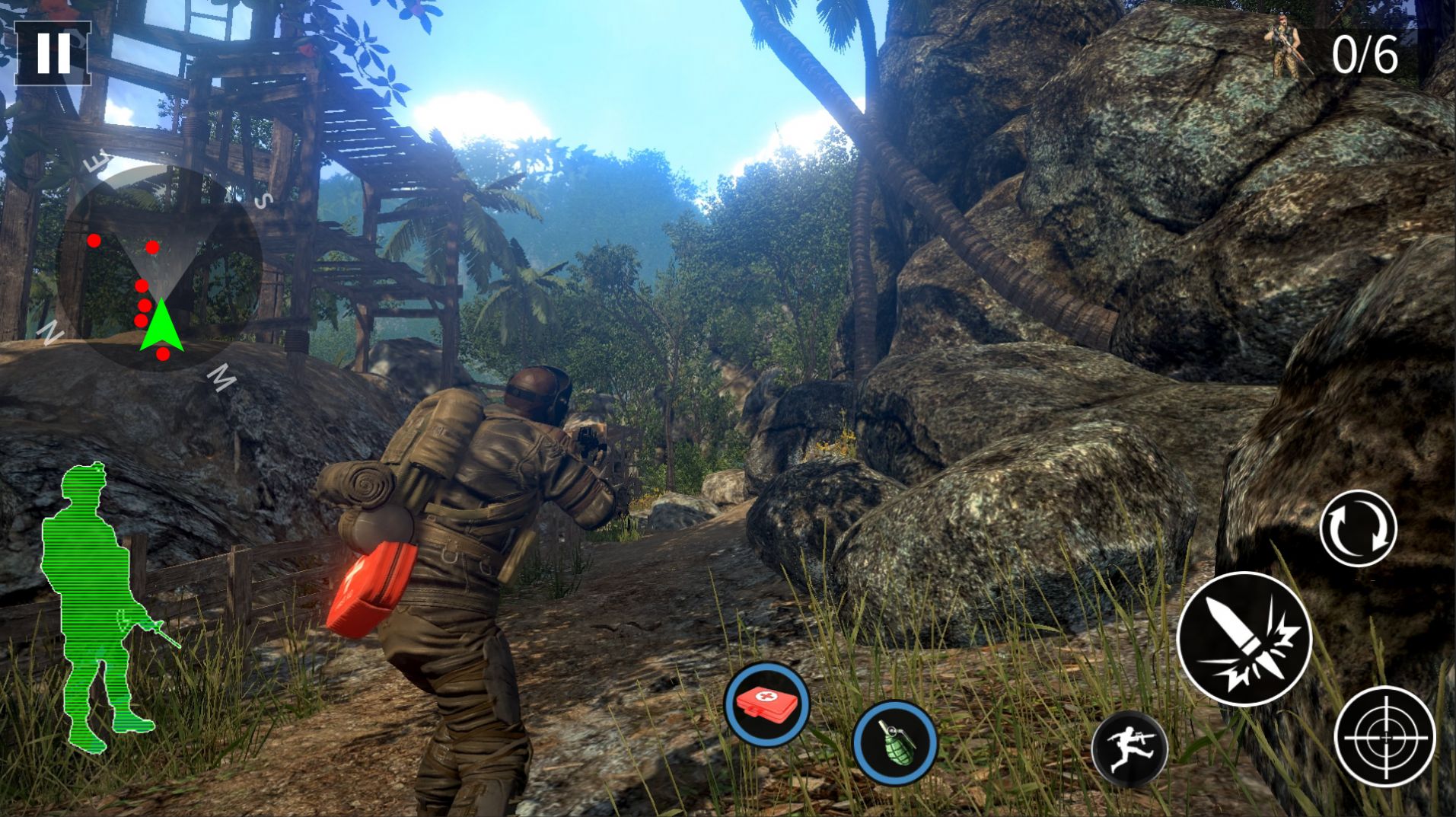1456x817 pixels.
Task: Throw a grenade with the grenade button
Action: point(895,742)
